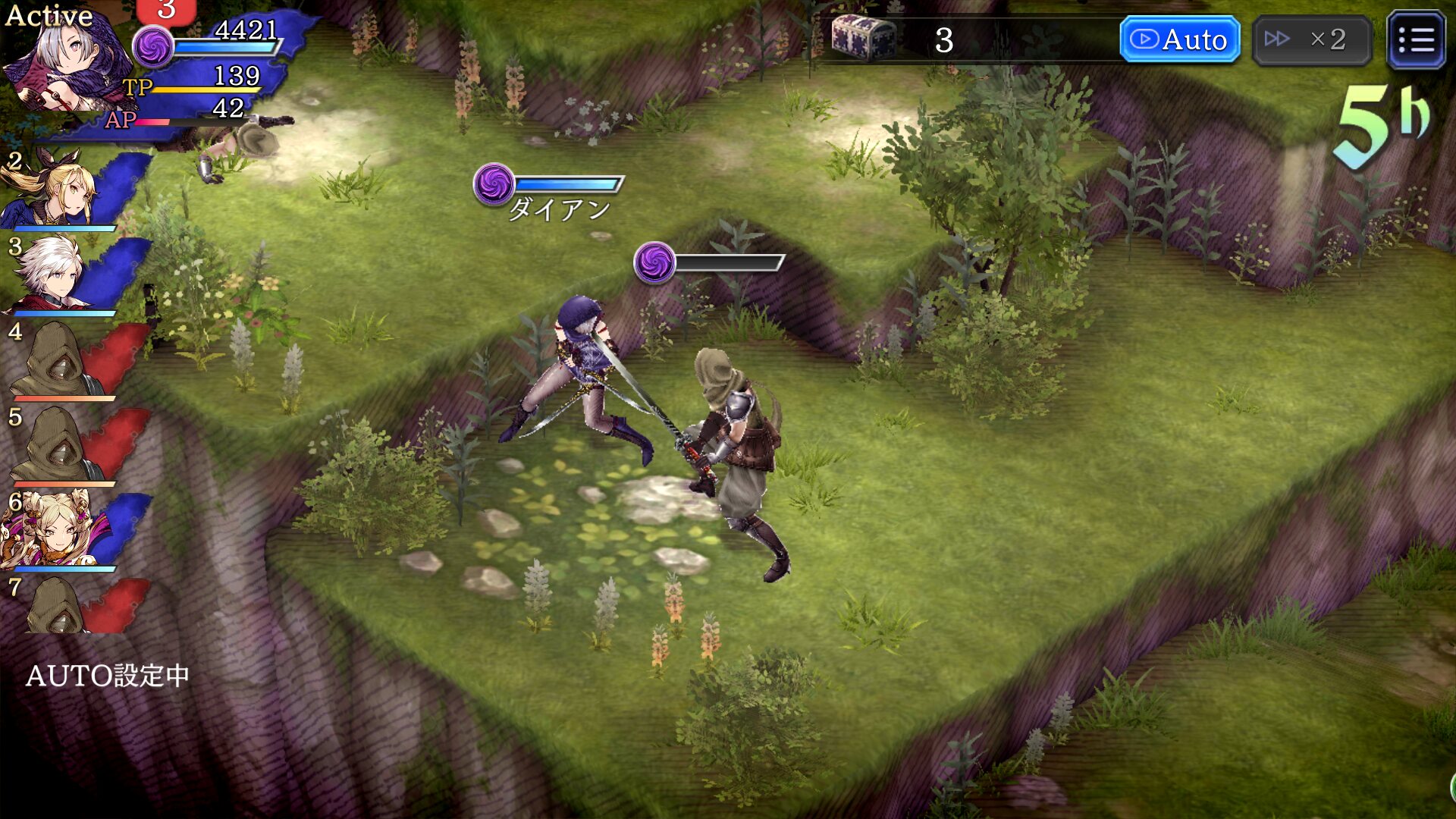Click the treasure chest counter icon
Viewport: 1456px width, 819px height.
click(x=863, y=38)
